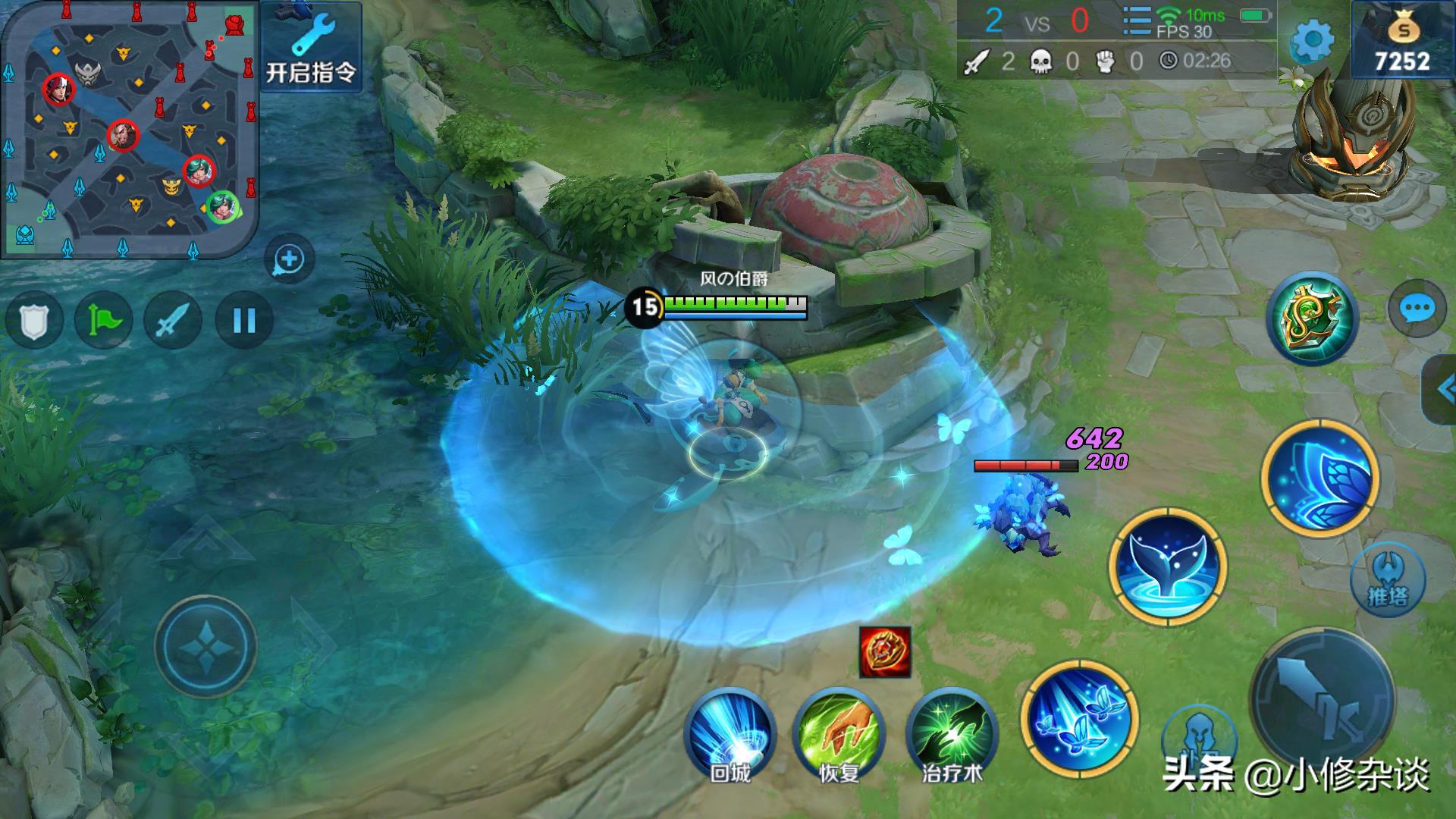
Task: Tap the shield defend signal button
Action: tap(33, 321)
